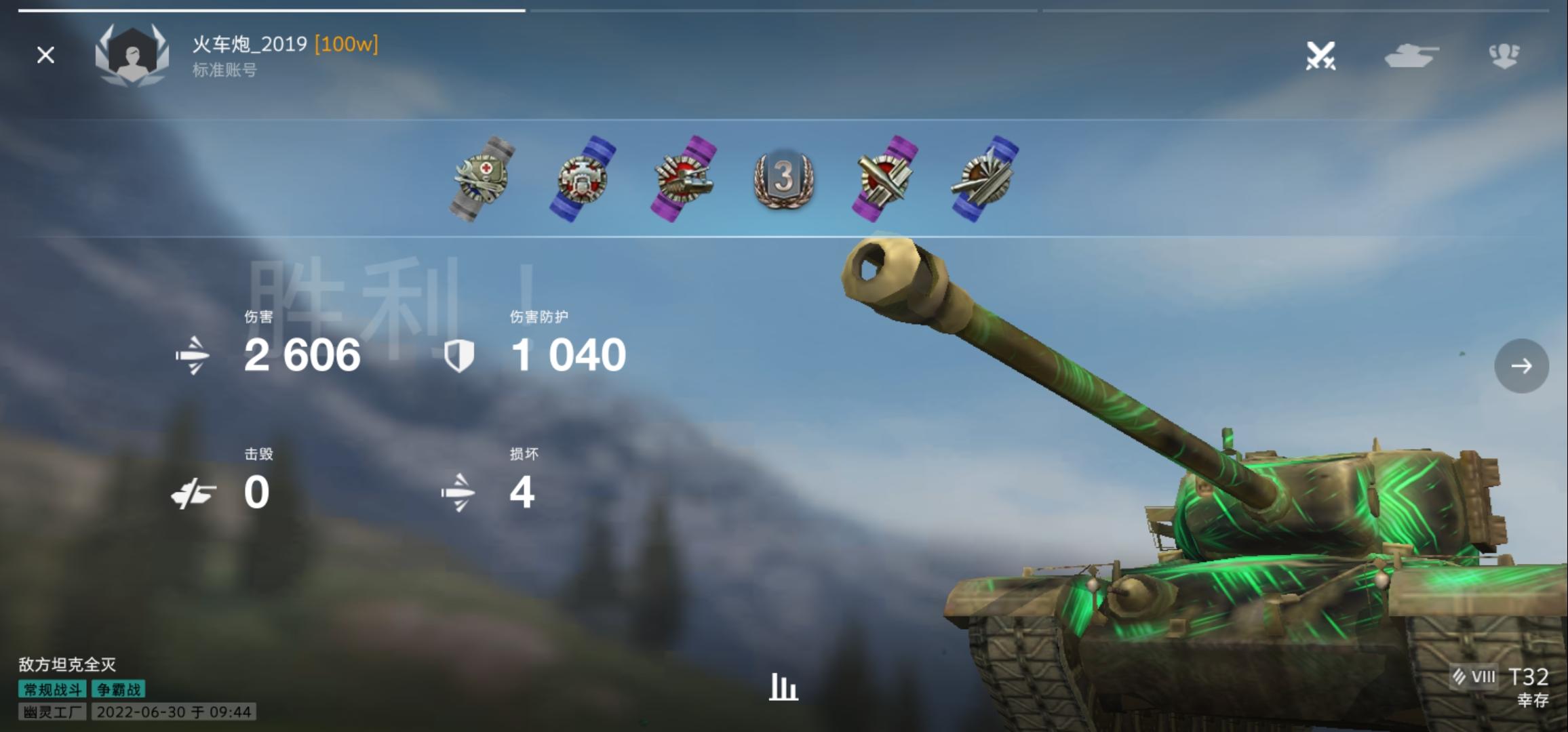
Task: Open the crossed swords battle summary icon
Action: [x=1321, y=56]
